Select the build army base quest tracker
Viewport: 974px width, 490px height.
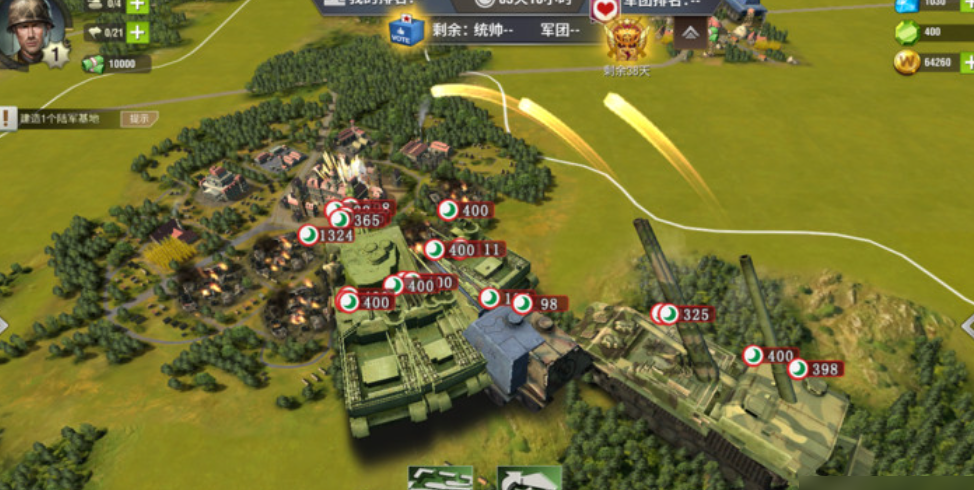pyautogui.click(x=60, y=119)
